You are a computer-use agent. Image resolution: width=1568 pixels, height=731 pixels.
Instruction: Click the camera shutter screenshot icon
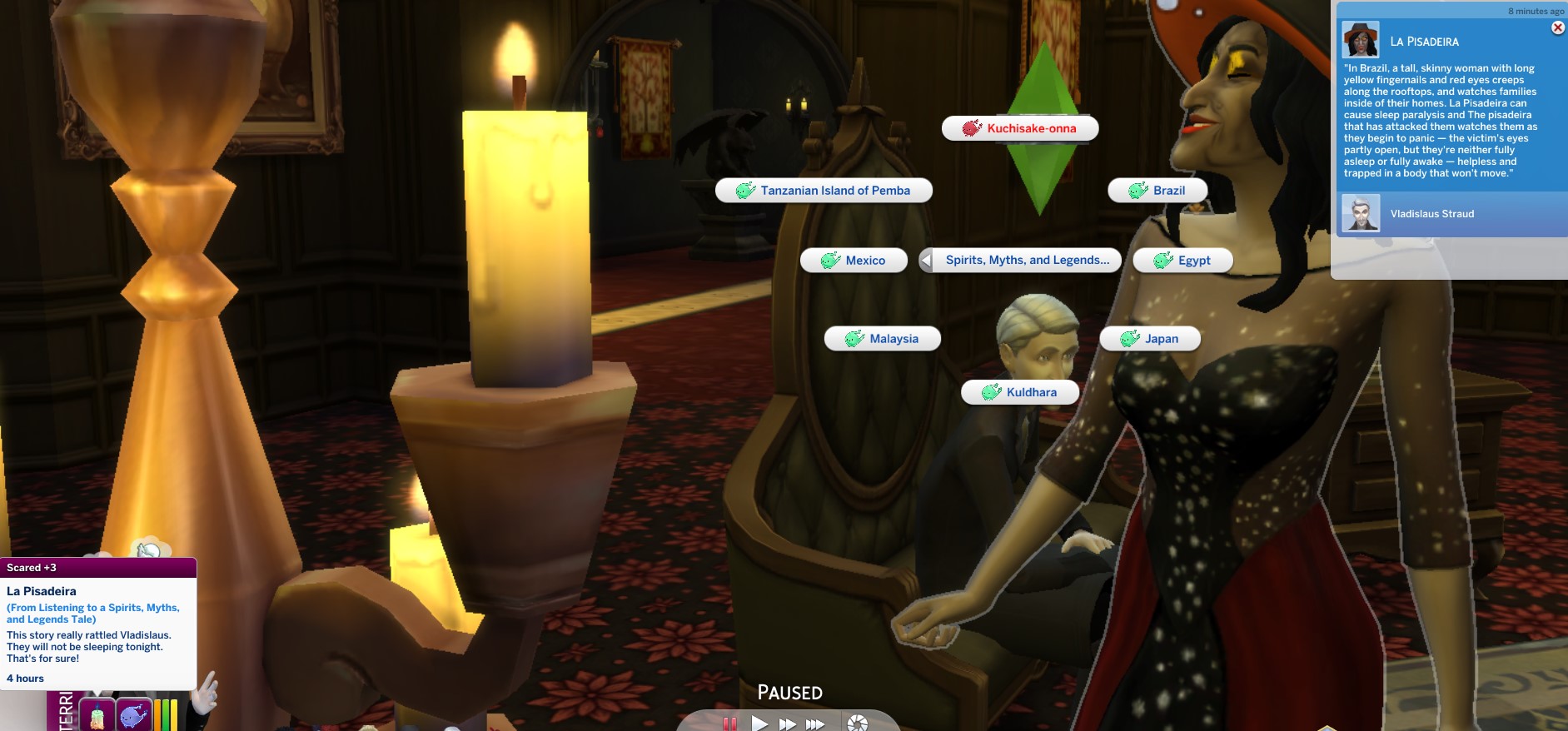tap(857, 724)
